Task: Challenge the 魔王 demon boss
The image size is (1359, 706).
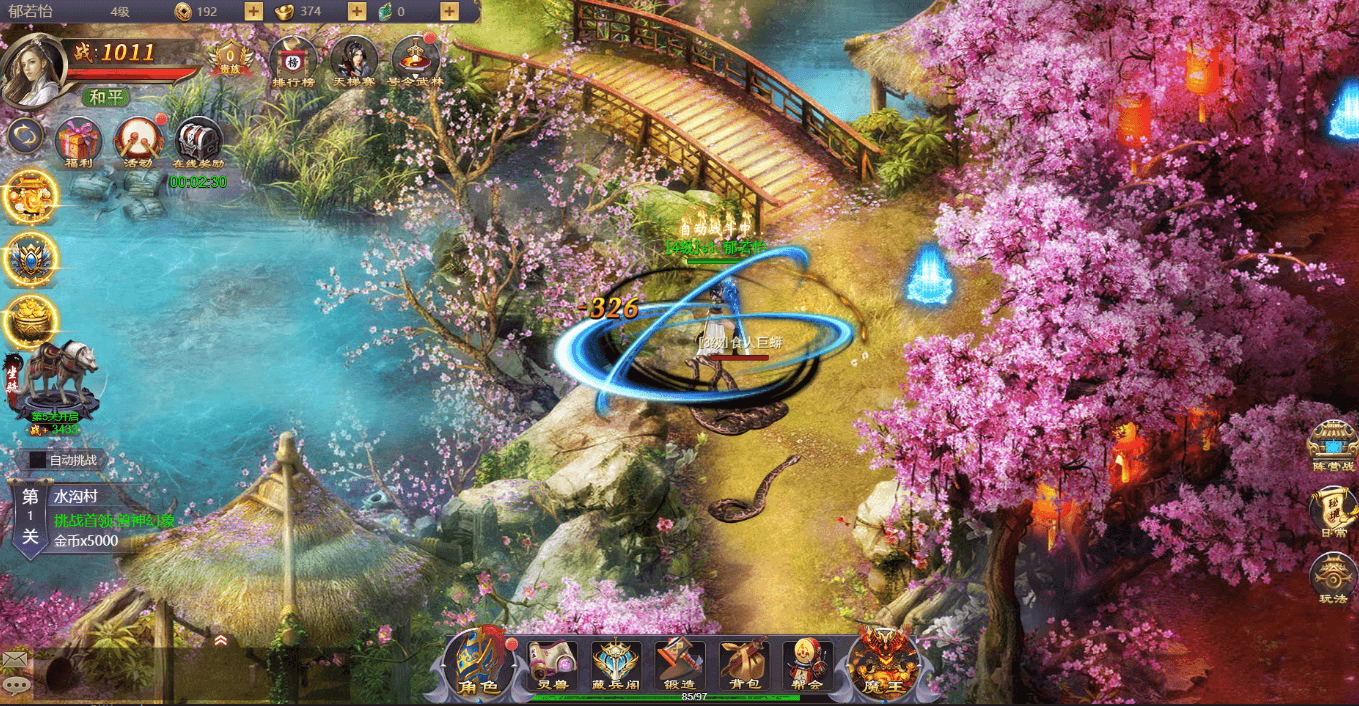Action: point(883,663)
